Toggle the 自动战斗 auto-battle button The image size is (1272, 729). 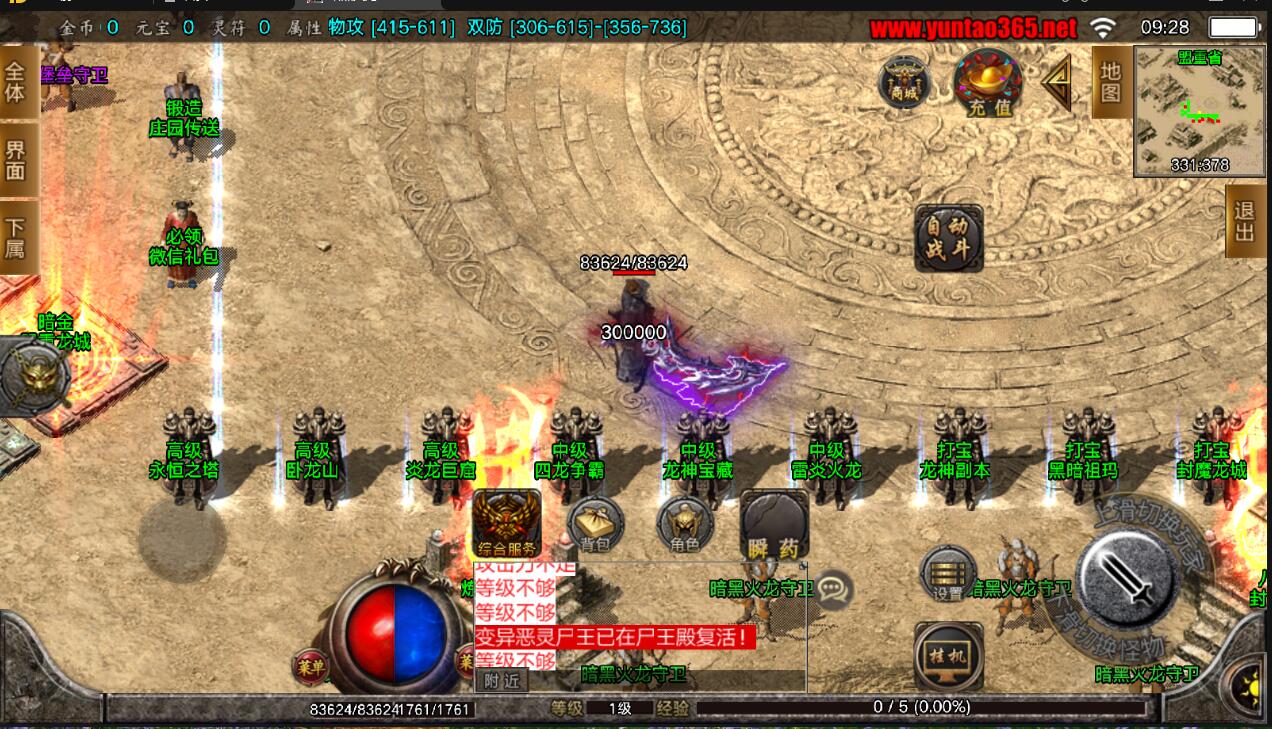(x=948, y=238)
